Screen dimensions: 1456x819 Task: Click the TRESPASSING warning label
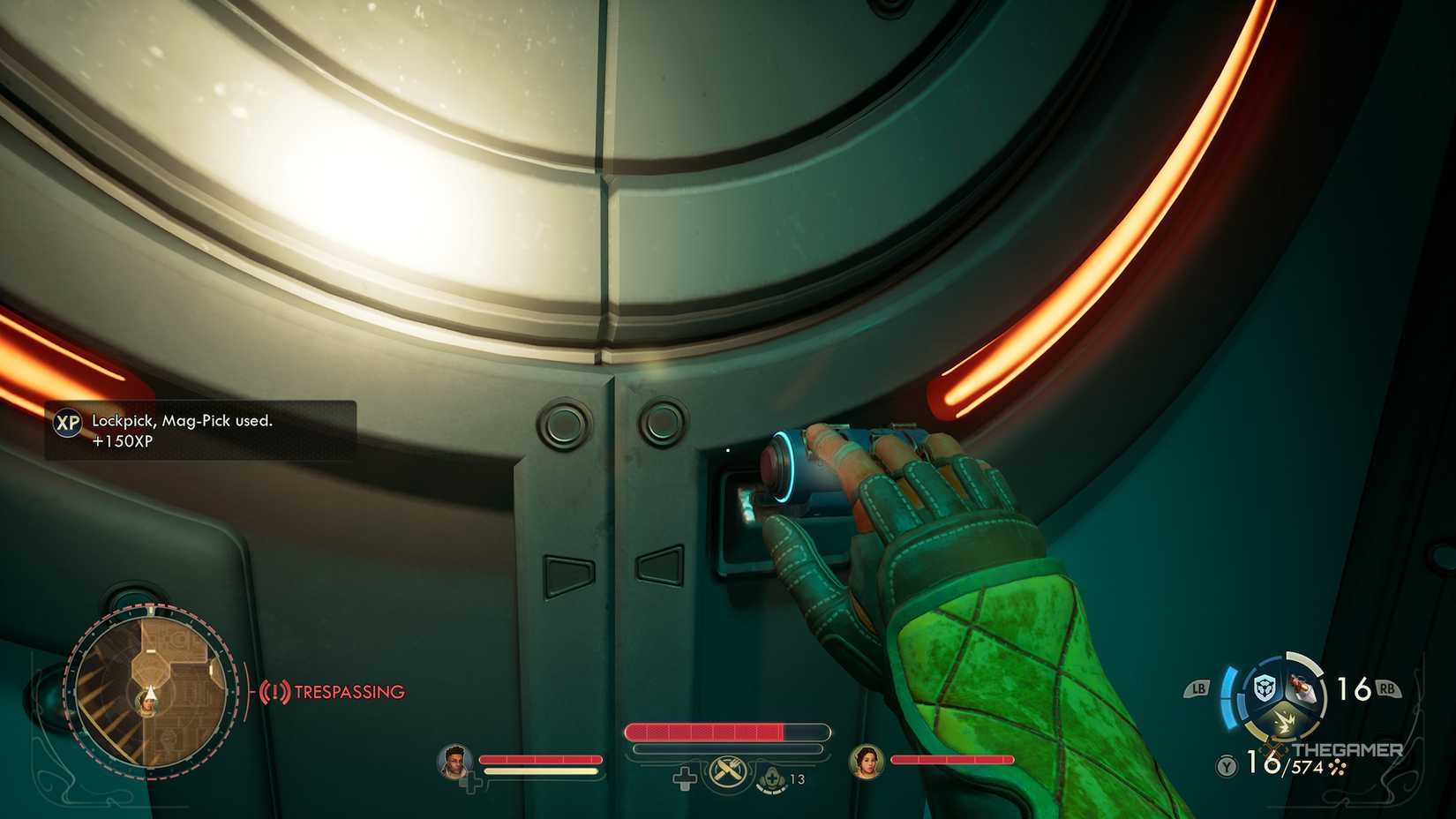(347, 693)
